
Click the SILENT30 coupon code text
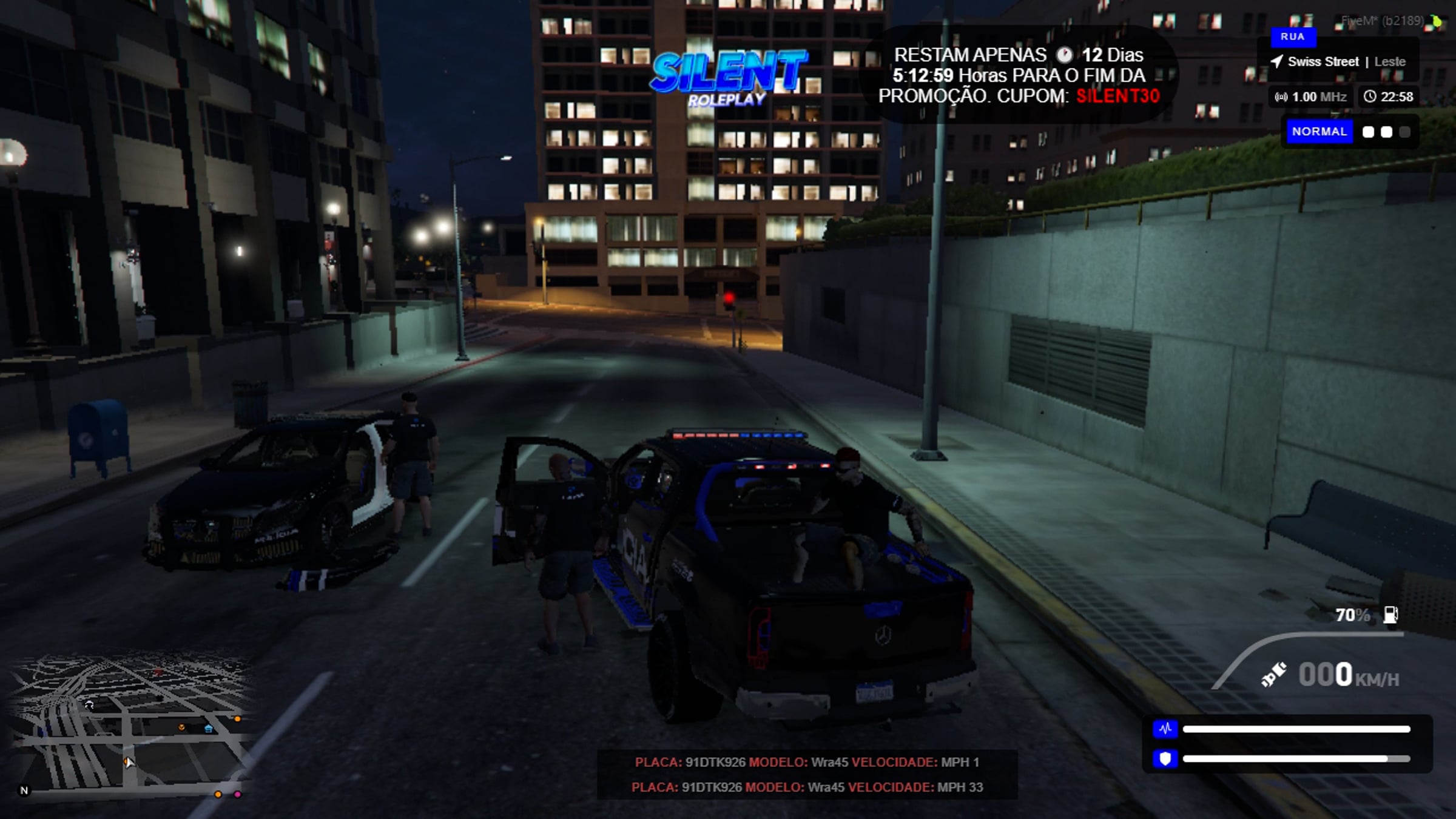point(1117,96)
